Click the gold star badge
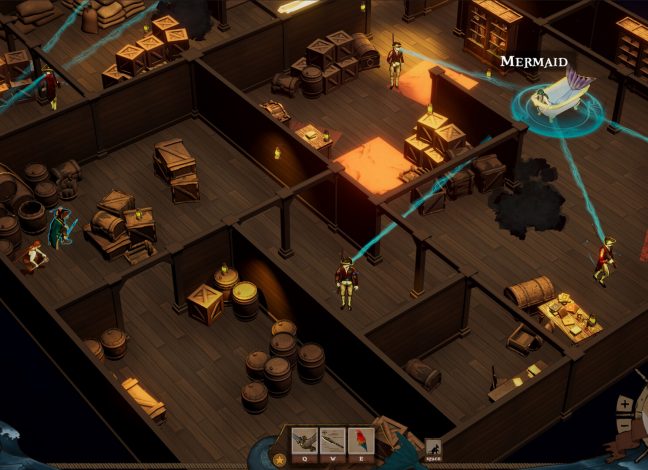Image resolution: width=648 pixels, height=470 pixels. [279, 460]
